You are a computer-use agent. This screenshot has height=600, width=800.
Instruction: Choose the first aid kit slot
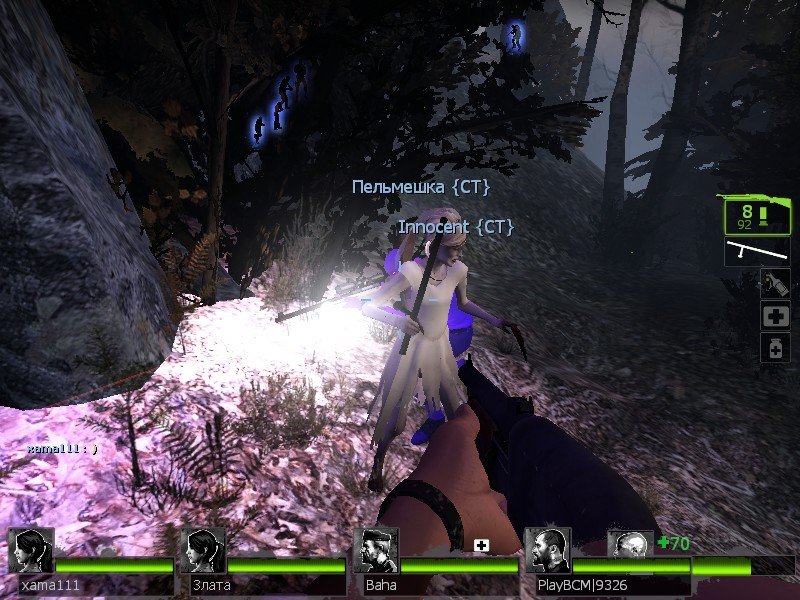click(775, 316)
